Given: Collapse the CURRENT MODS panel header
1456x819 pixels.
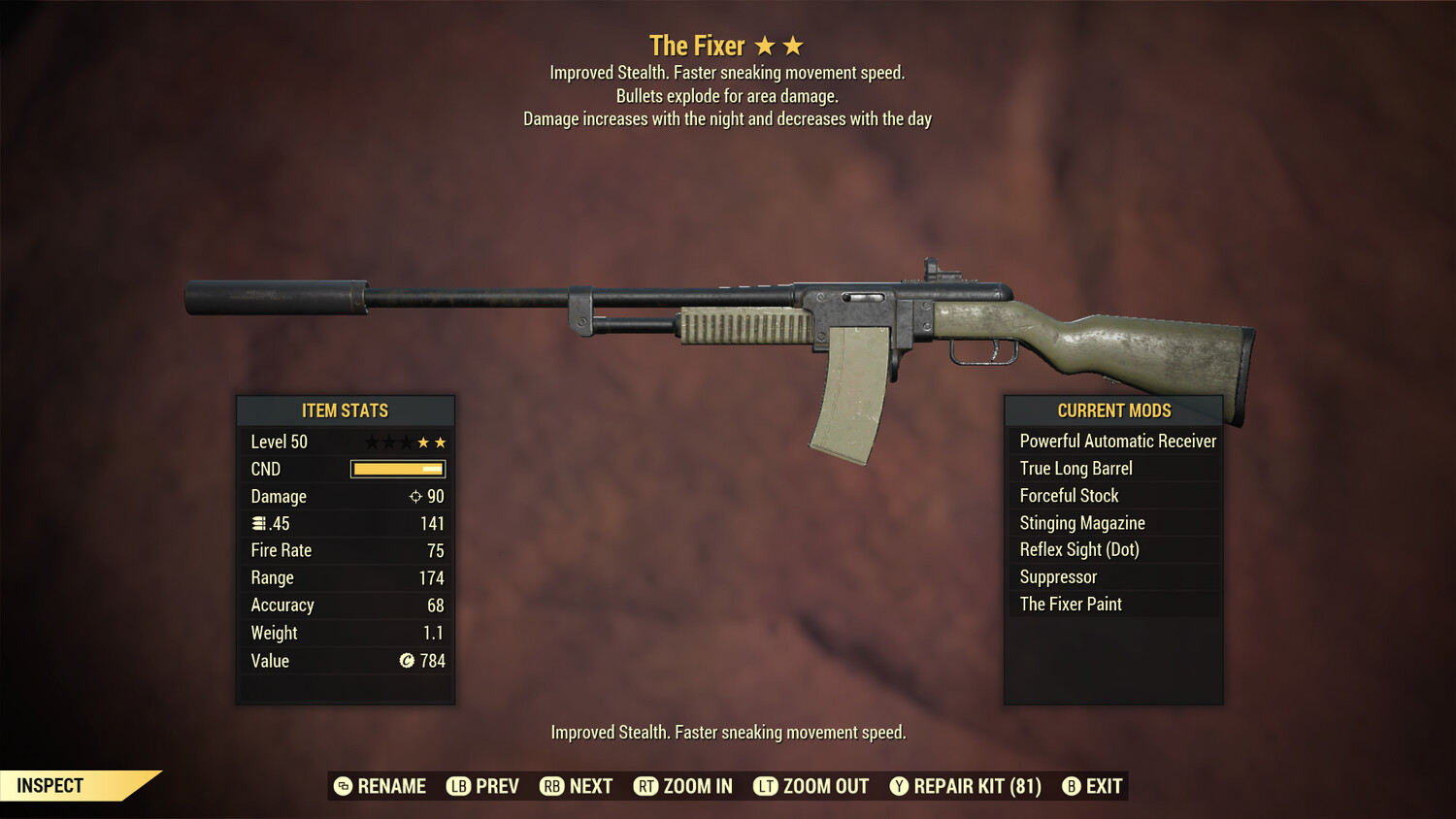Looking at the screenshot, I should (x=1113, y=410).
